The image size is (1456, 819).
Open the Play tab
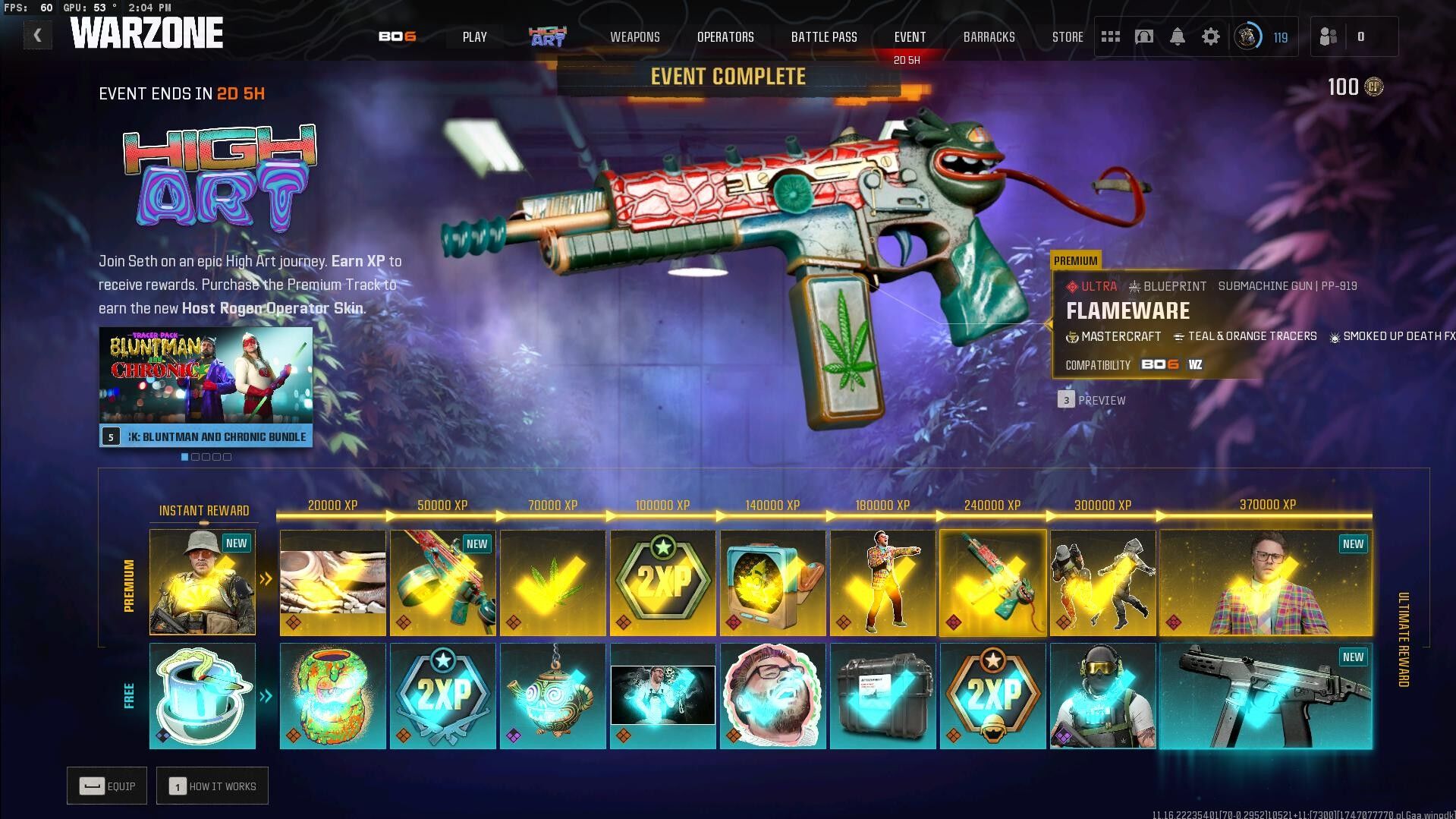[x=474, y=36]
